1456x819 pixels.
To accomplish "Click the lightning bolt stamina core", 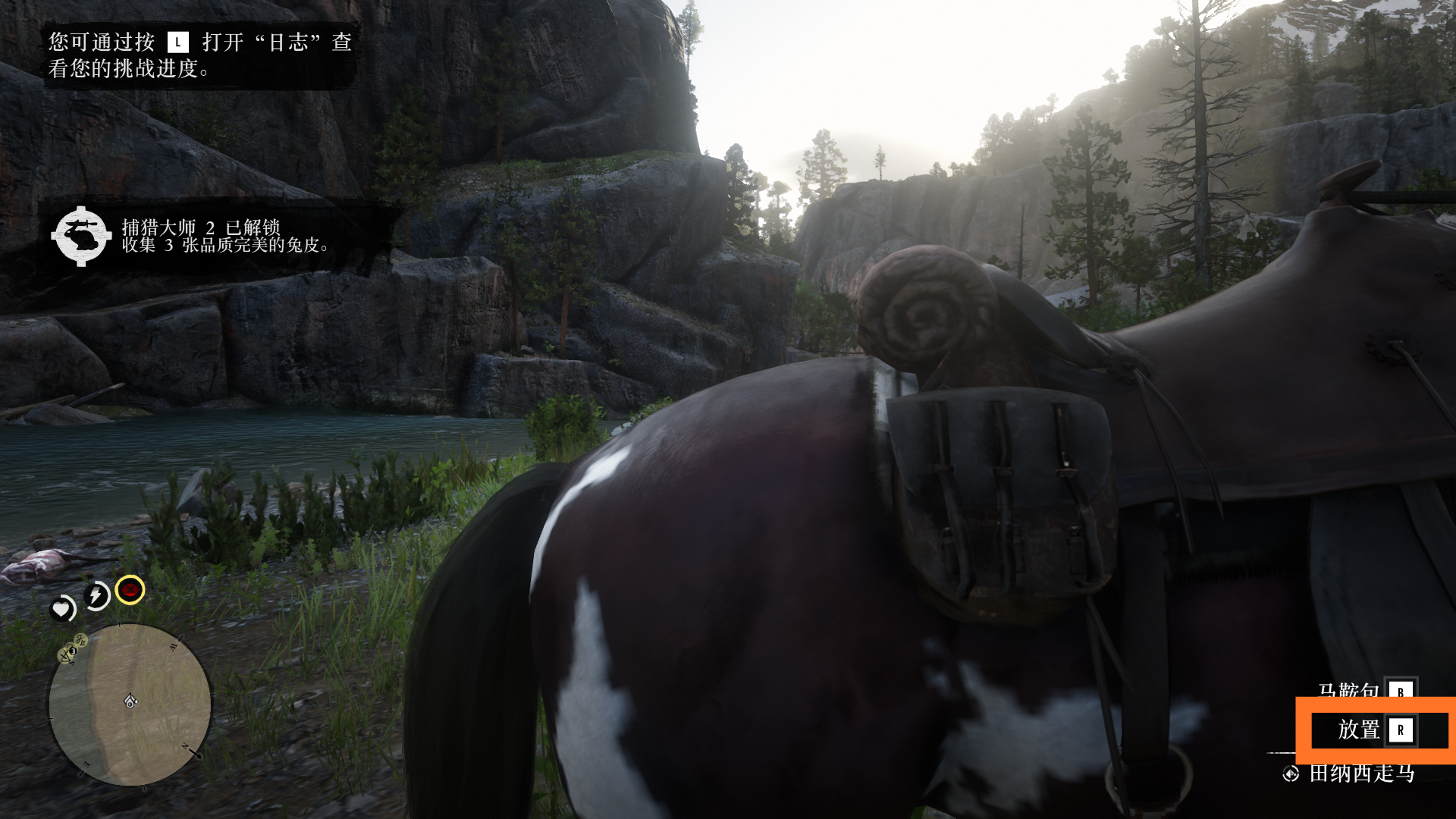I will click(x=97, y=596).
